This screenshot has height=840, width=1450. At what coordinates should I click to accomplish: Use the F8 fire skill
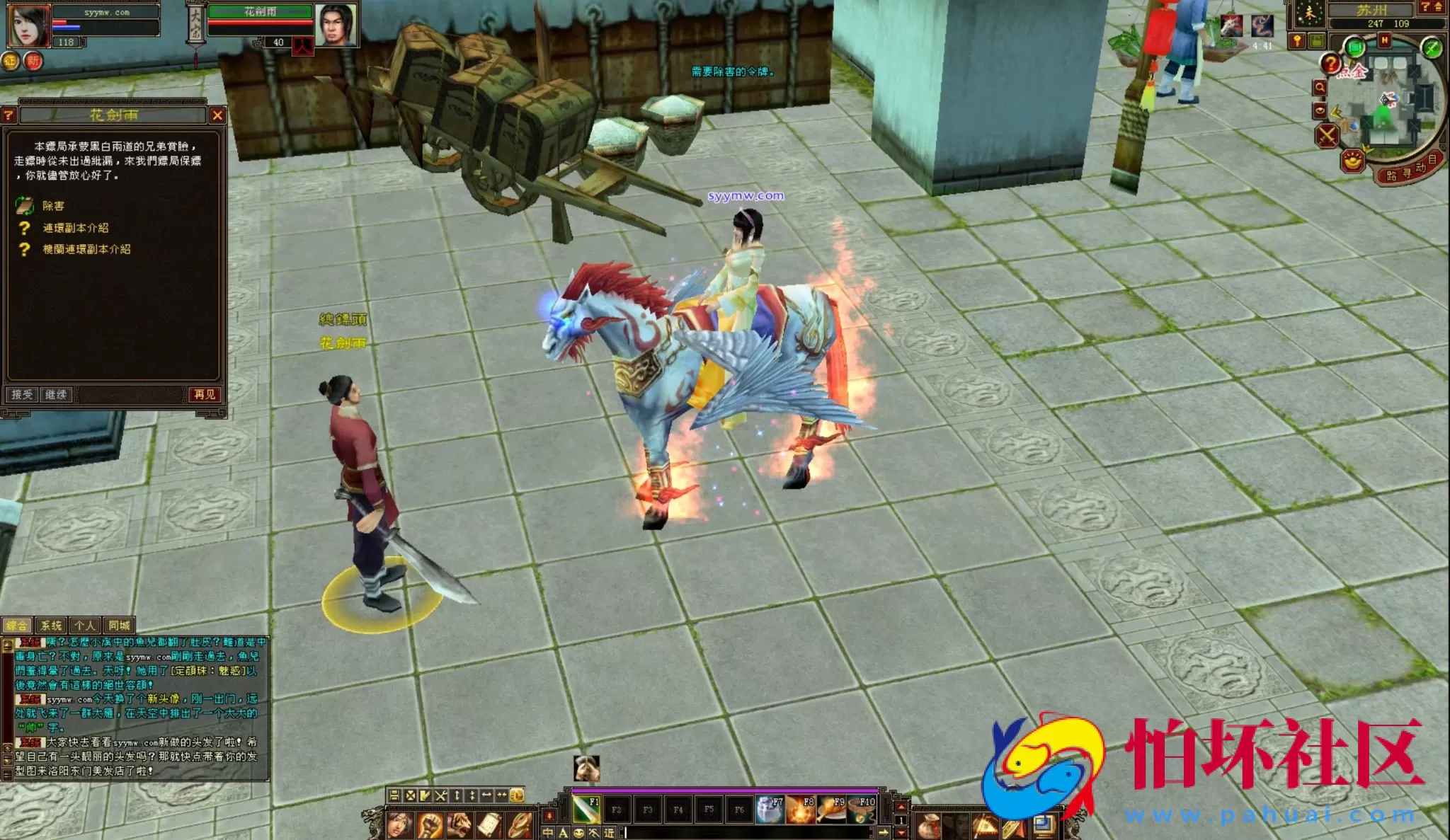801,810
